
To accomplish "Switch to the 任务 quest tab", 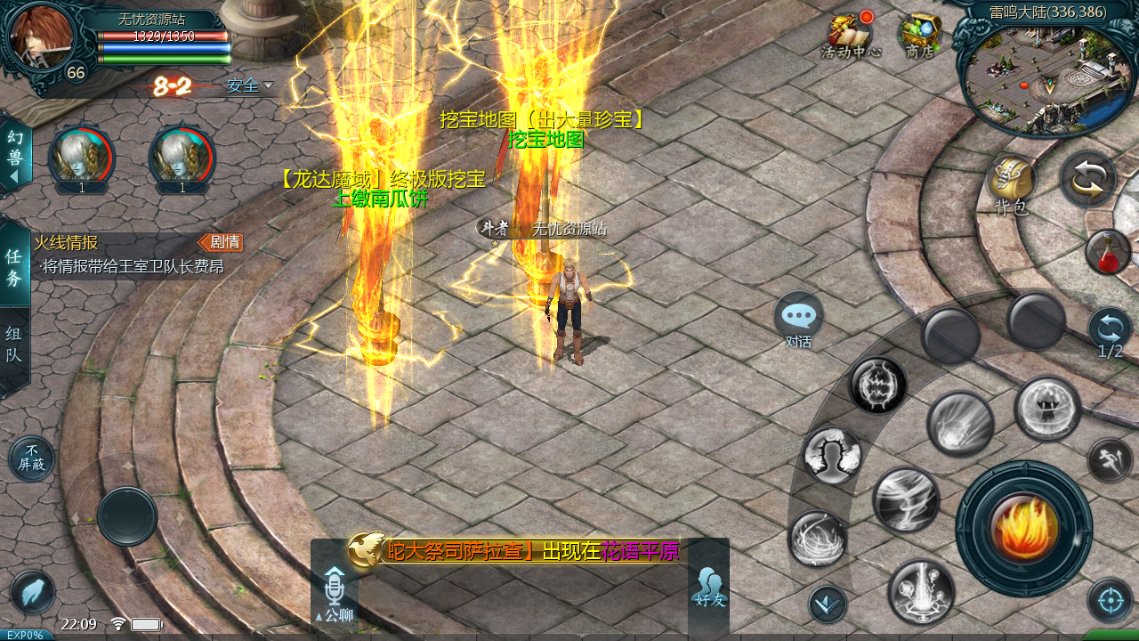I will (x=14, y=267).
